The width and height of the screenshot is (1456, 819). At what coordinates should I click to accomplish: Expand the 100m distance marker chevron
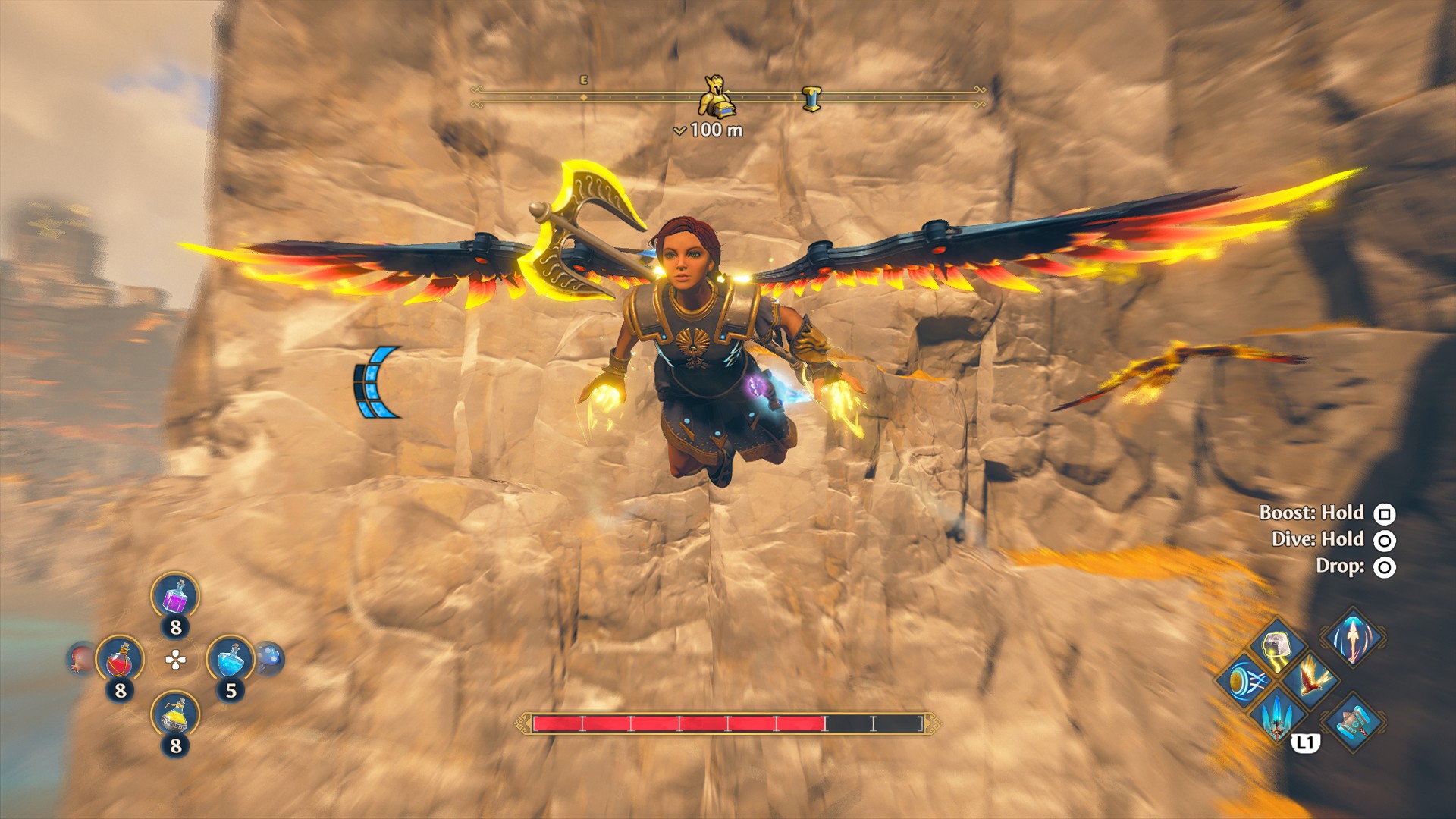click(x=681, y=130)
